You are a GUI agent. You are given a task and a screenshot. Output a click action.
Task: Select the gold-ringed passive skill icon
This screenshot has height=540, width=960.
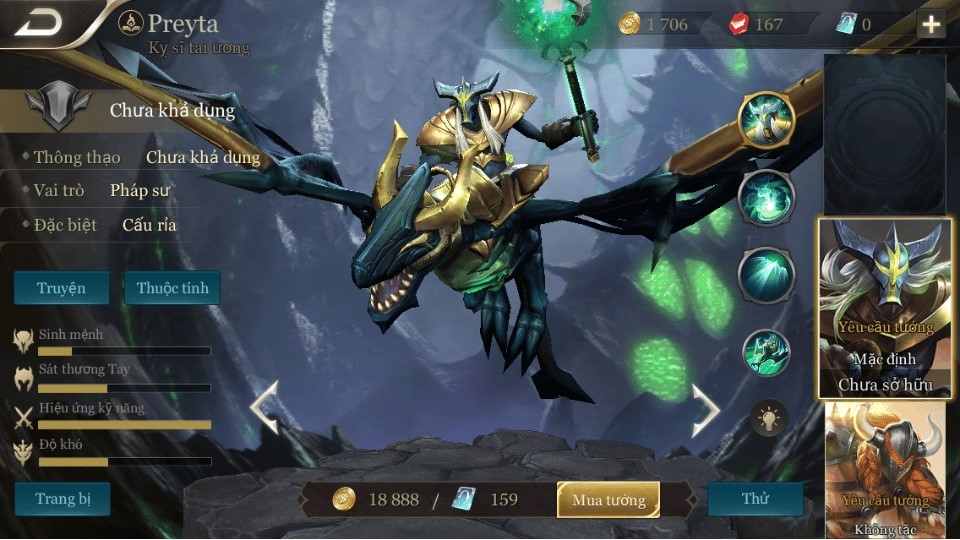tap(765, 118)
